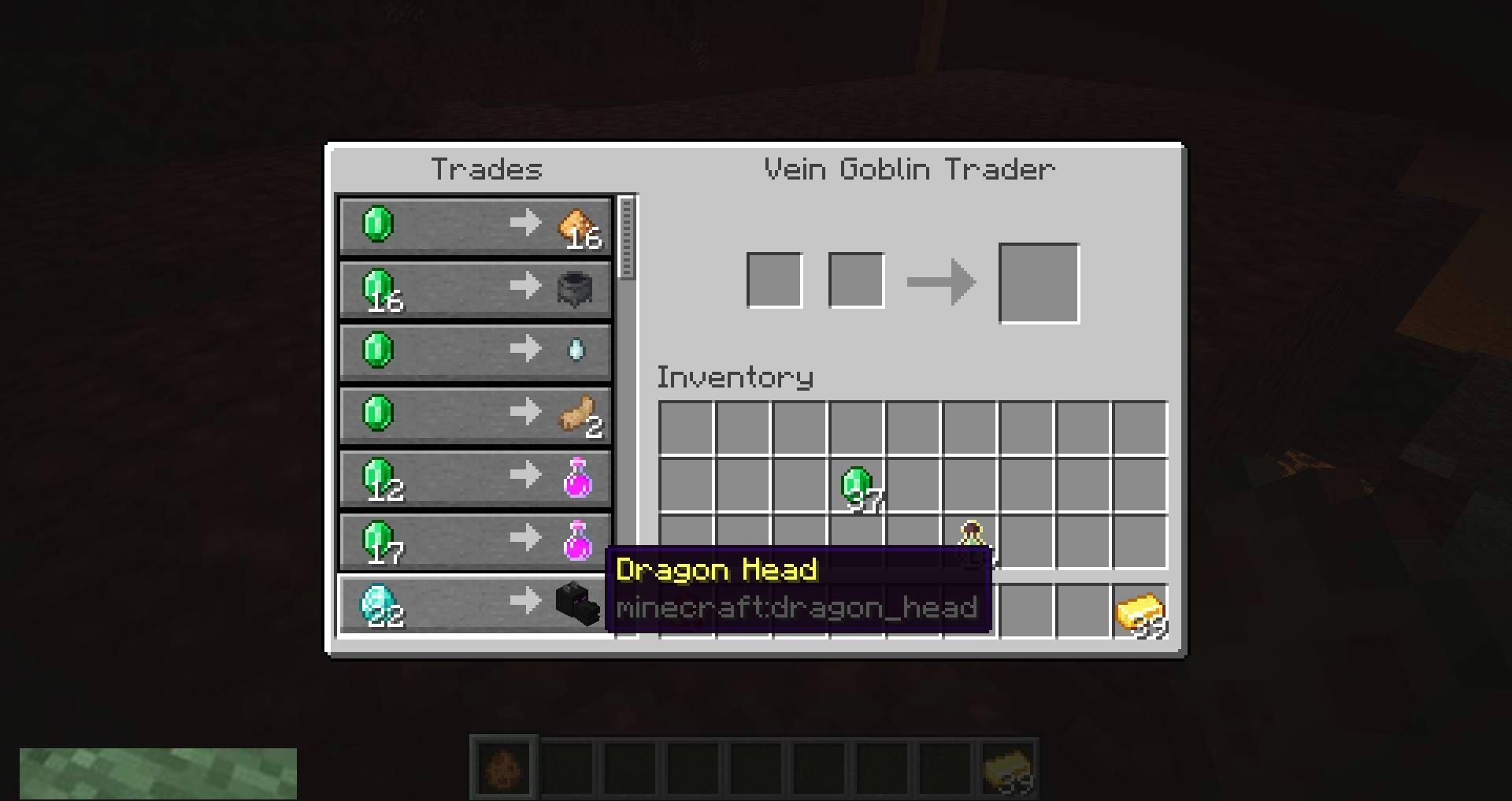Choose the pink potion trade costing 12 emeralds

click(x=475, y=477)
